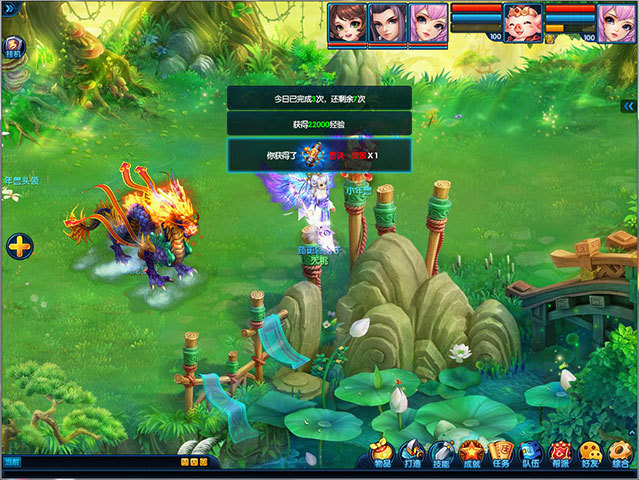
Task: Click the item reward notification banner
Action: 319,155
